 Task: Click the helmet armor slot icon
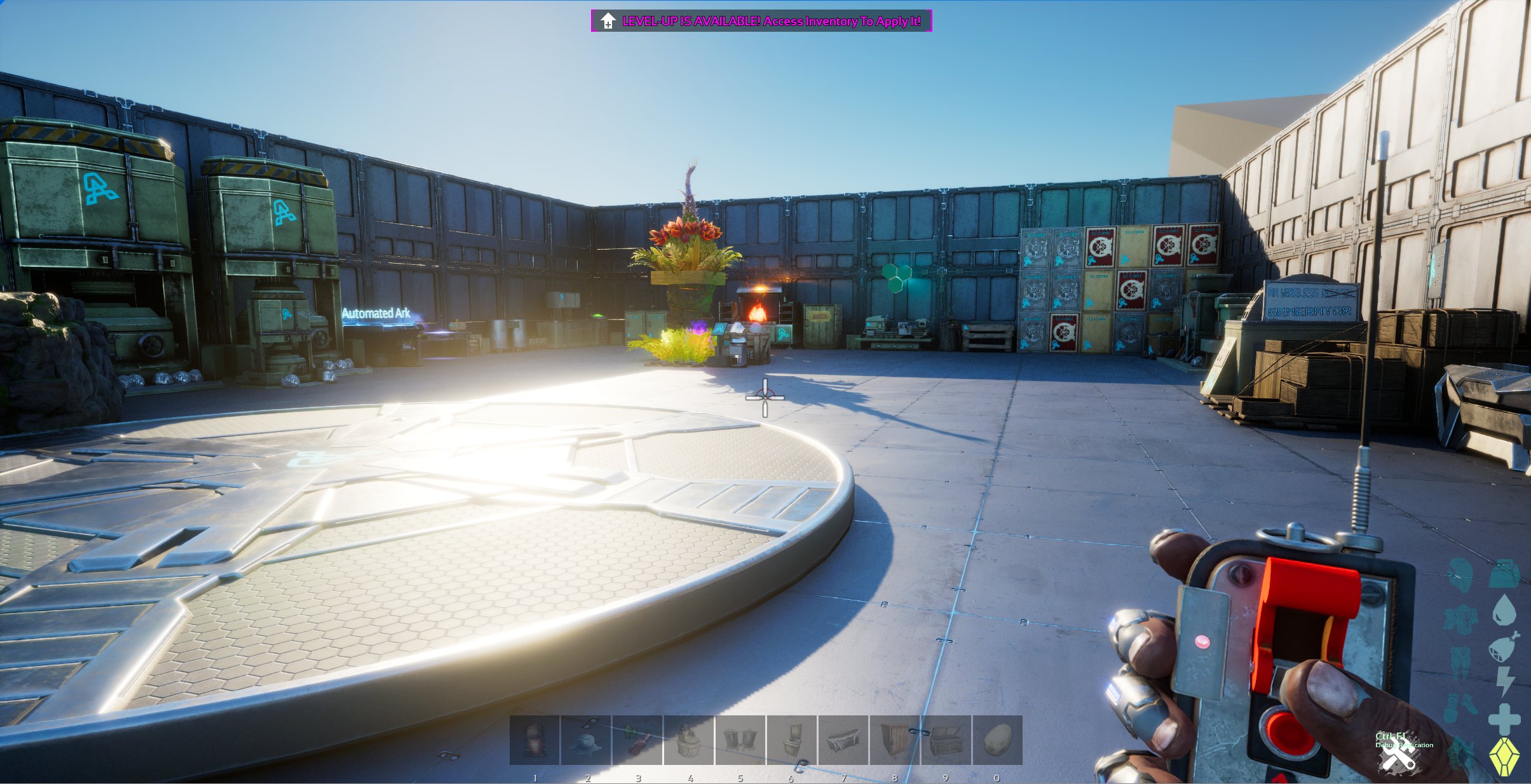click(x=1460, y=574)
